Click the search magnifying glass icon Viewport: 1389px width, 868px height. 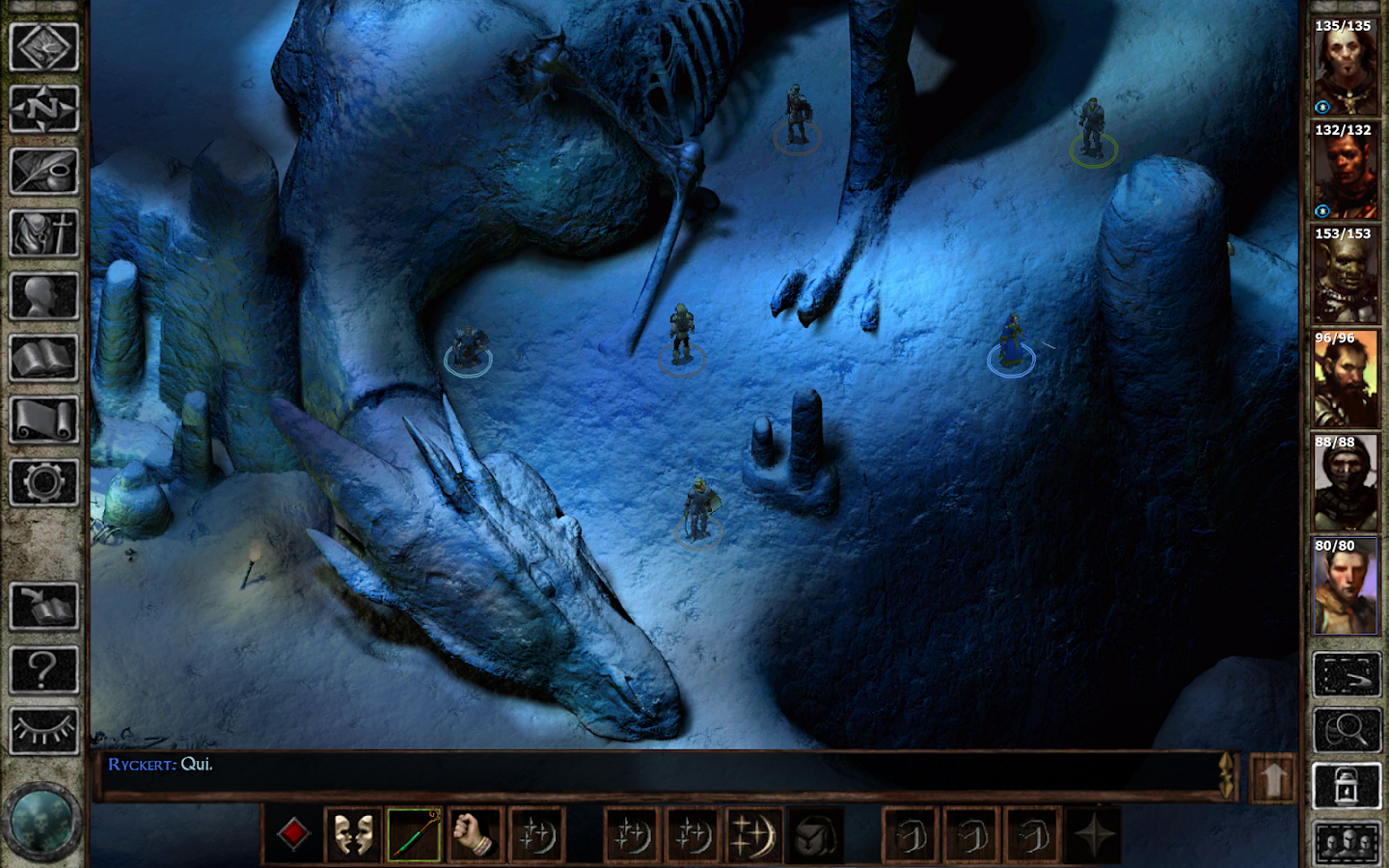(x=1347, y=728)
